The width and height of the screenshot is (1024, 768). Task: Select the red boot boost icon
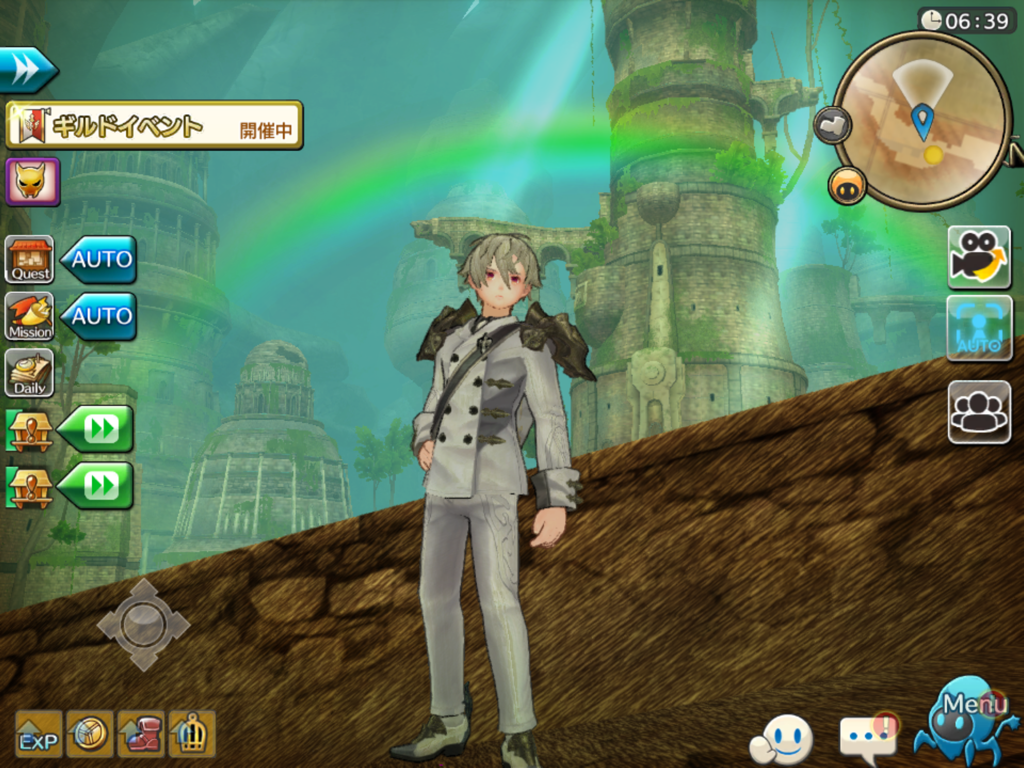click(x=141, y=734)
